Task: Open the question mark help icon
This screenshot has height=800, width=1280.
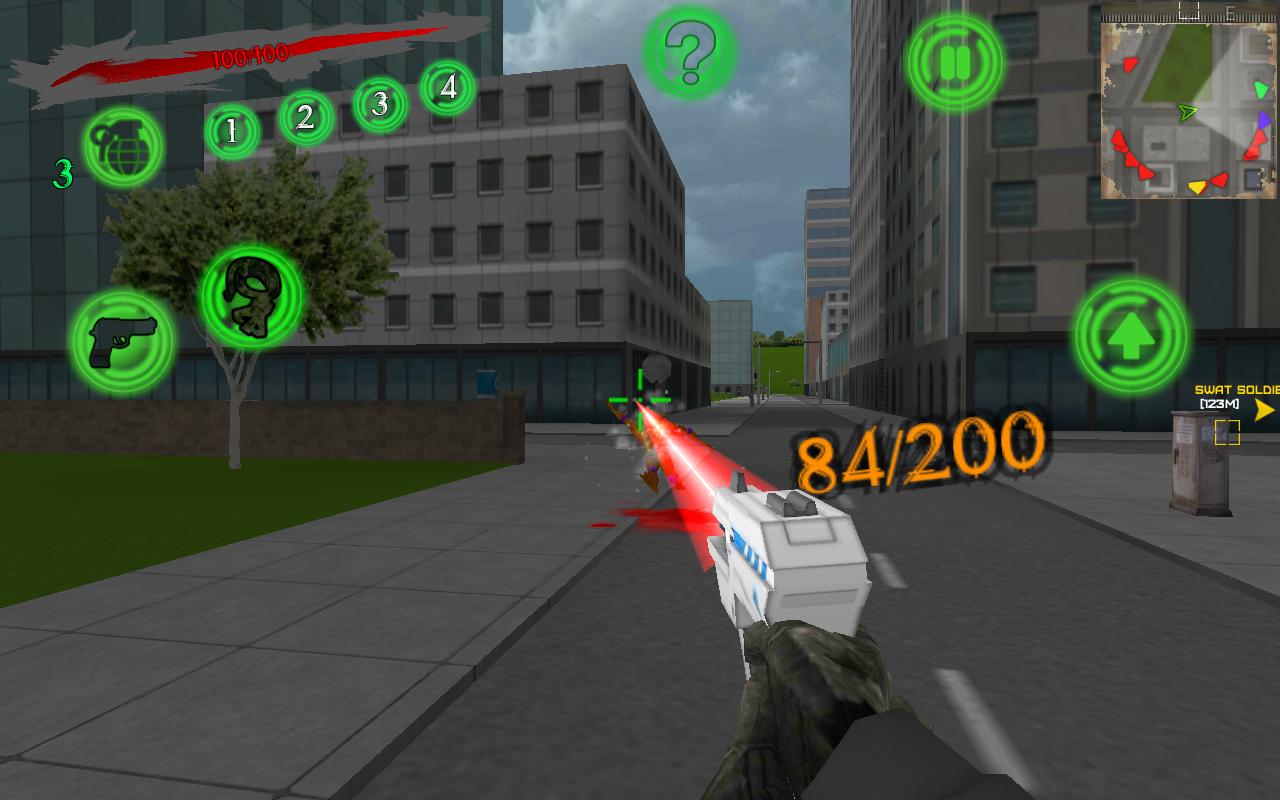Action: pyautogui.click(x=689, y=55)
